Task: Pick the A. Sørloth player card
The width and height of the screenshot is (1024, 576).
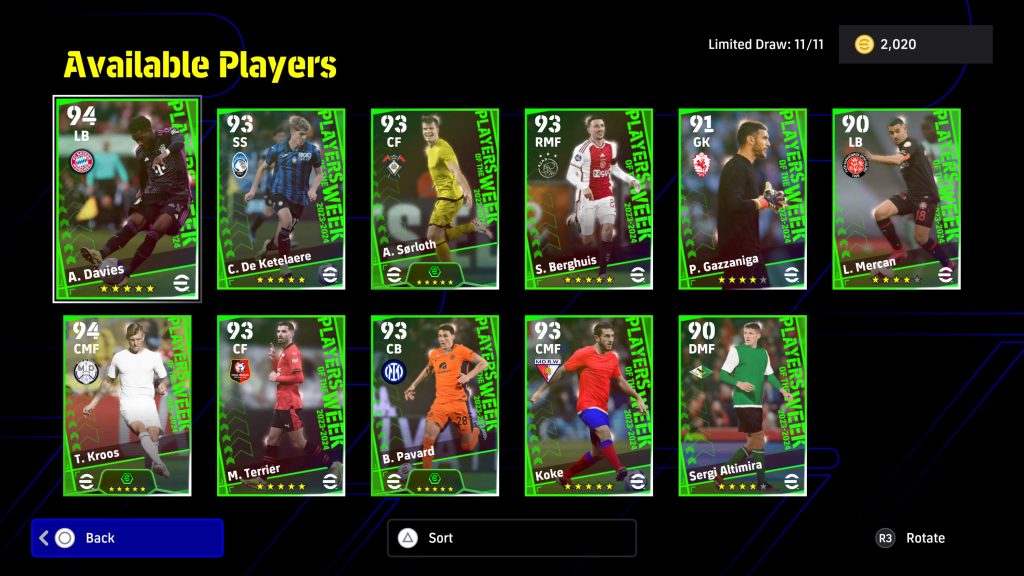Action: pyautogui.click(x=435, y=199)
